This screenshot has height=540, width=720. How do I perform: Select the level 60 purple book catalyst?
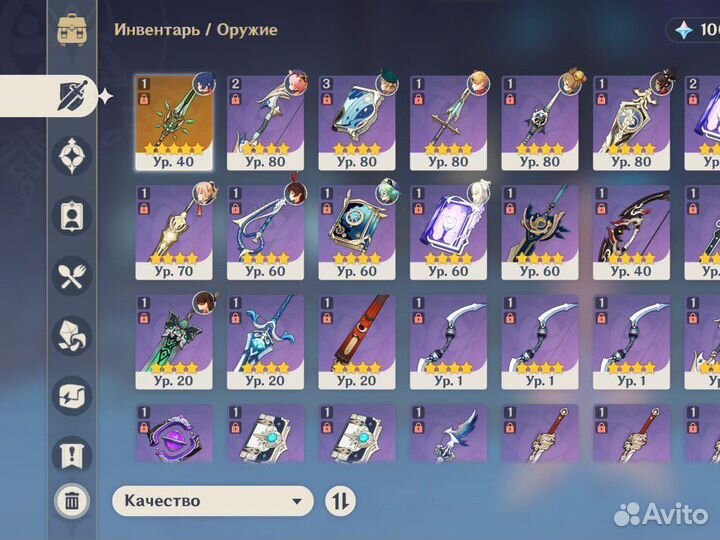click(x=448, y=229)
